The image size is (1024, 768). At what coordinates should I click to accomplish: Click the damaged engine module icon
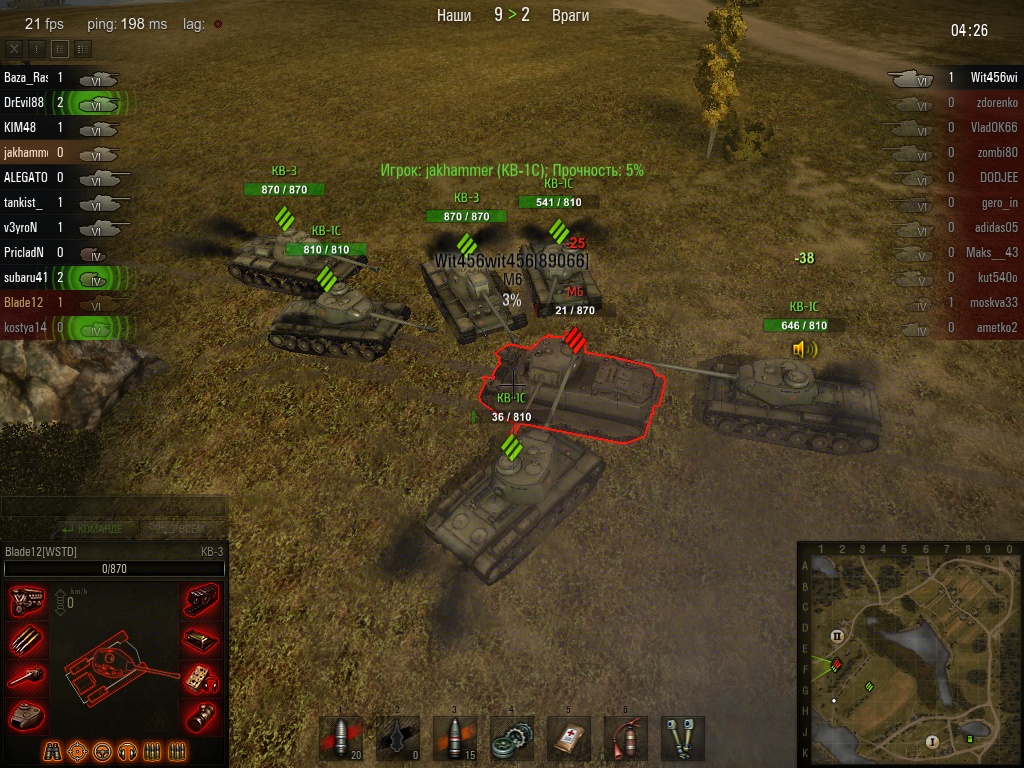point(26,600)
